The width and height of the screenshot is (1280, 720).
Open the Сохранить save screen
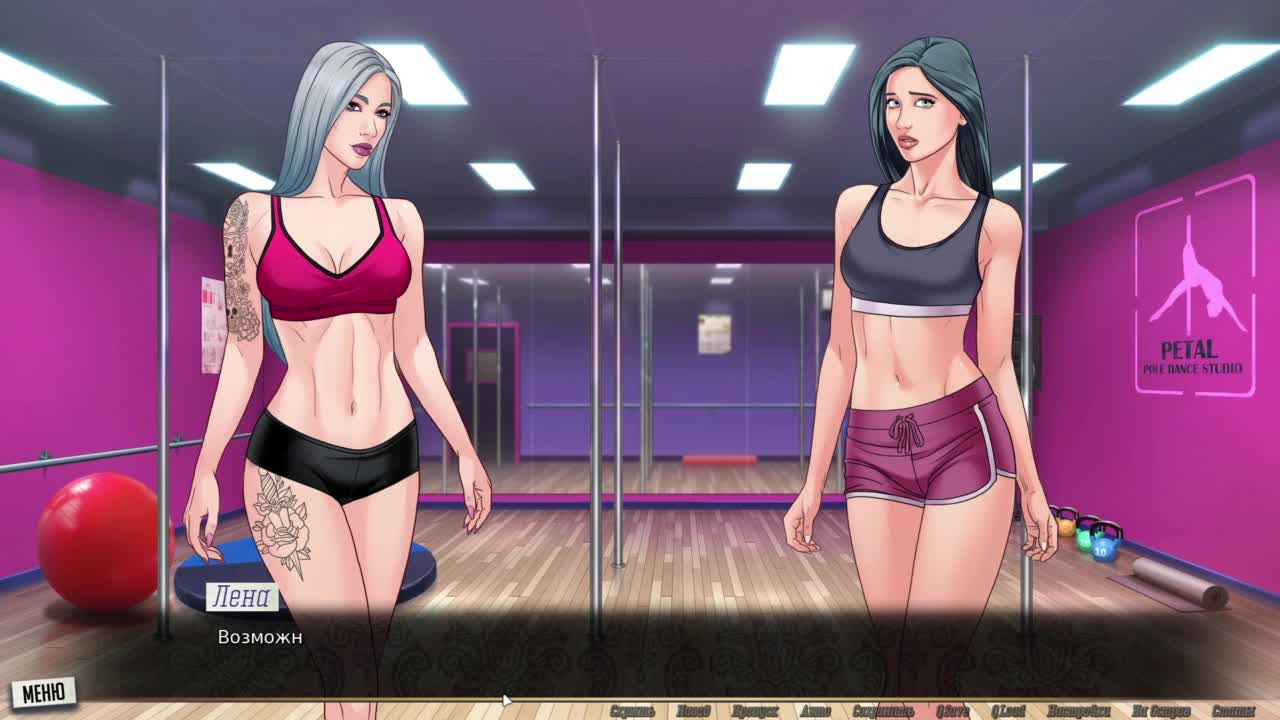883,711
